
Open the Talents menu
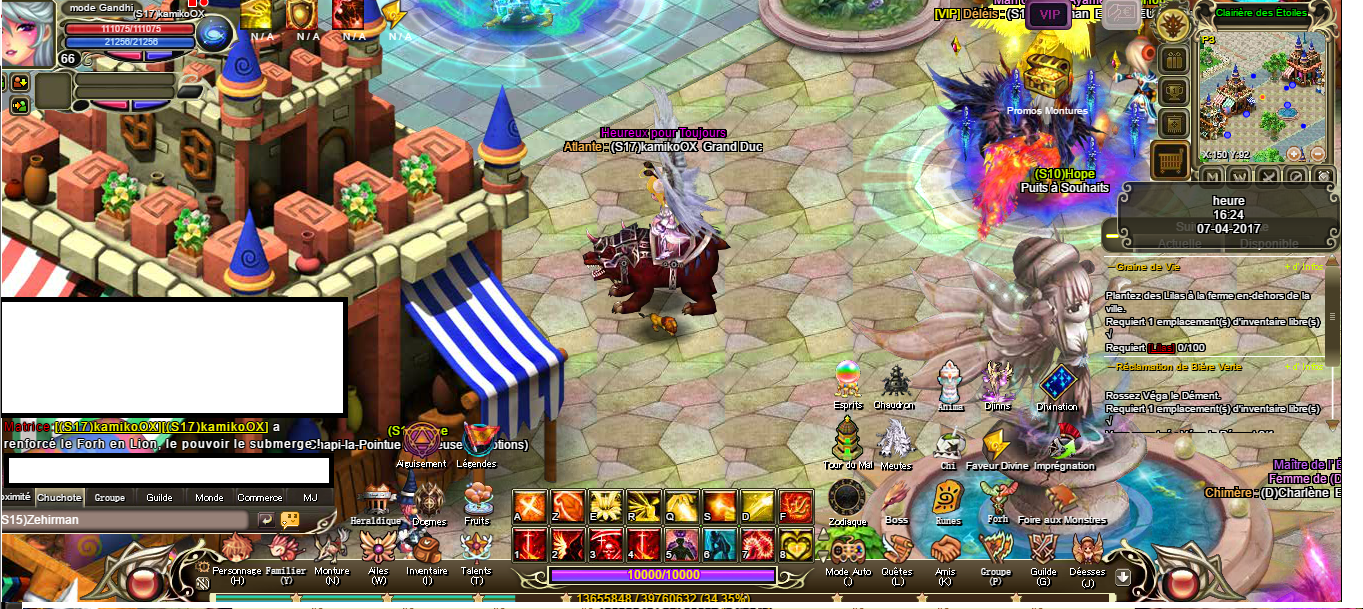tap(476, 549)
